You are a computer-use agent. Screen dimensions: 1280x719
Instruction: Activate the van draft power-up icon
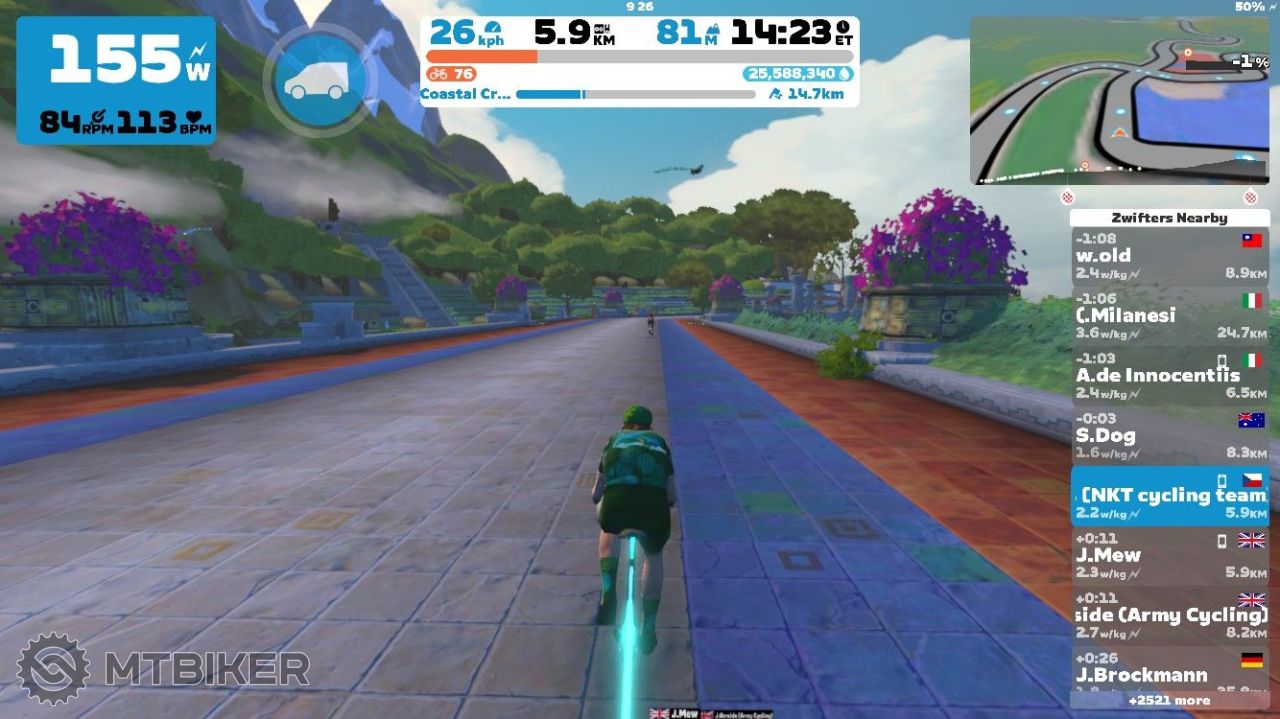[316, 79]
